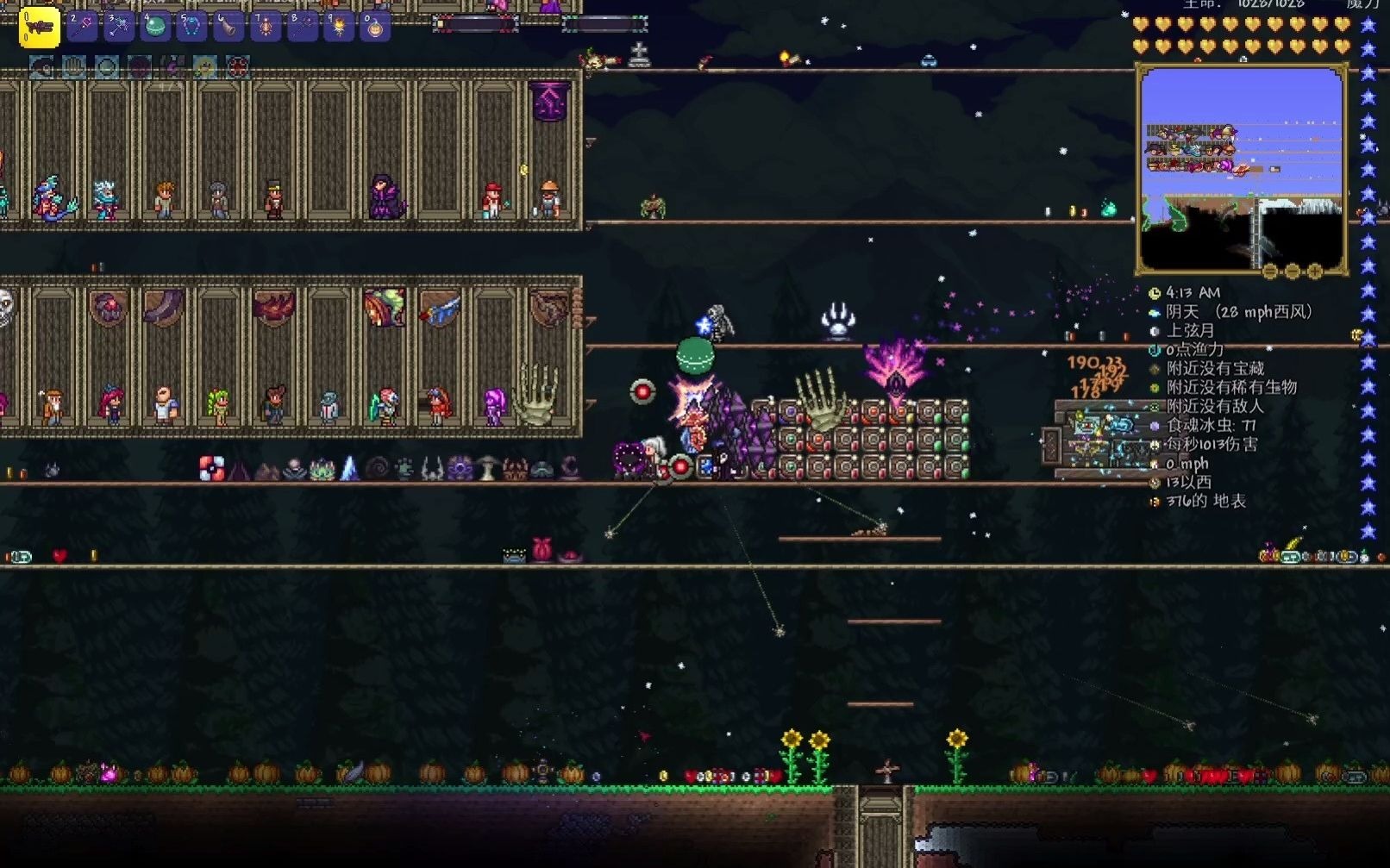Image resolution: width=1390 pixels, height=868 pixels.
Task: Click the minimap view
Action: [x=1242, y=169]
